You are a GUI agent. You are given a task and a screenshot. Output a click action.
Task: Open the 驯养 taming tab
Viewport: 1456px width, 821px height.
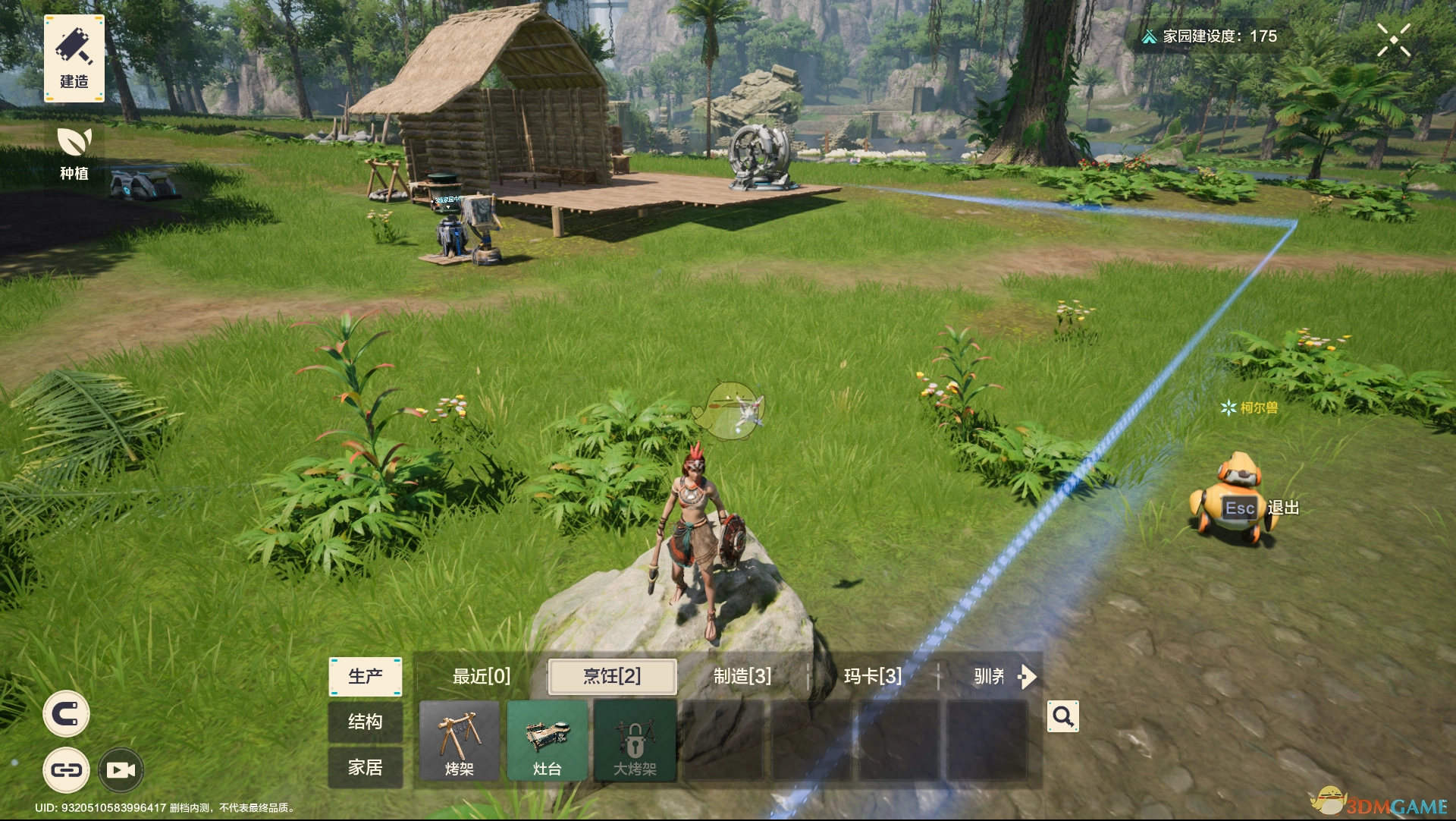coord(990,676)
